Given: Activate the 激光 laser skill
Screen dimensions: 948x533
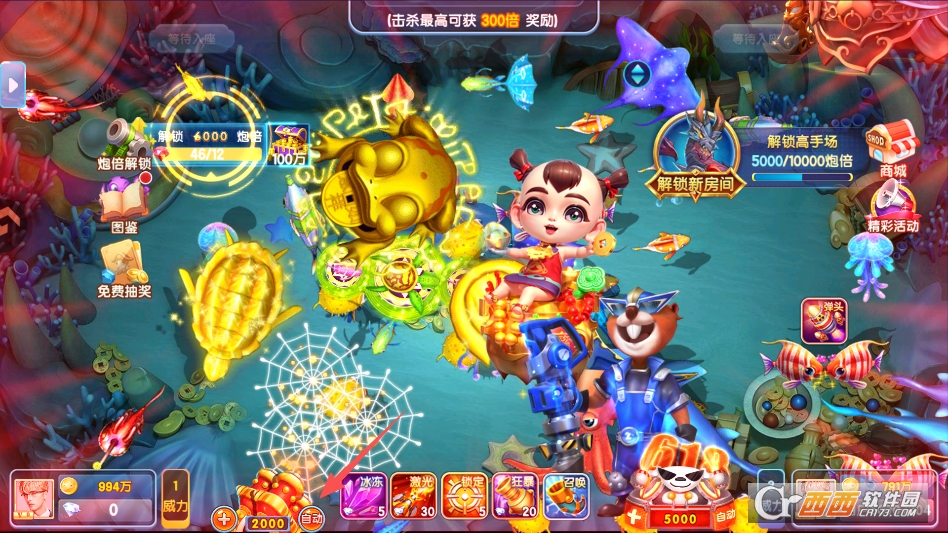Looking at the screenshot, I should [x=413, y=496].
